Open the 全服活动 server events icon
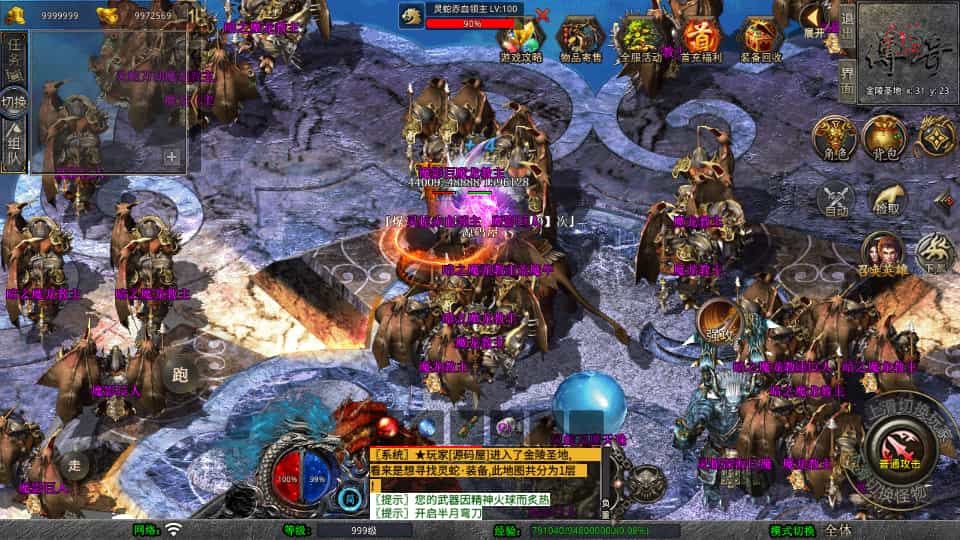This screenshot has height=540, width=960. pyautogui.click(x=641, y=38)
